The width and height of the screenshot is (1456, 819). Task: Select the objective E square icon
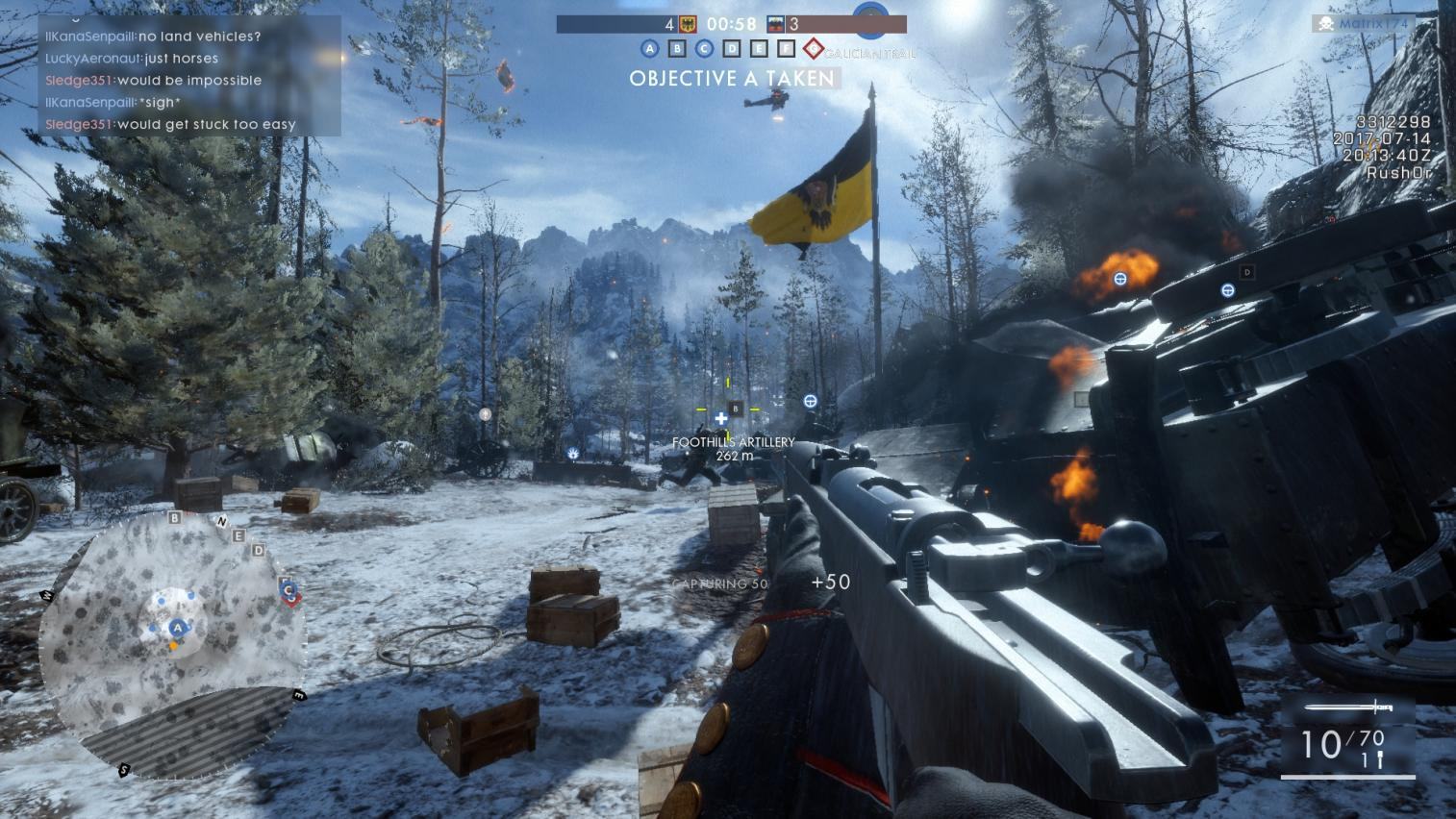click(x=759, y=48)
